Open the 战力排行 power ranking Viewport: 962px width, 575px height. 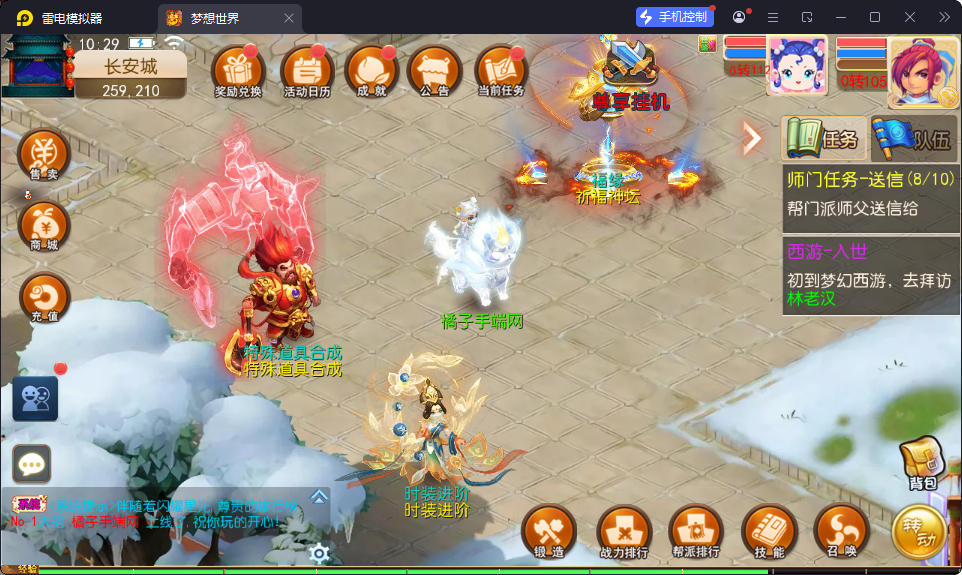(622, 531)
